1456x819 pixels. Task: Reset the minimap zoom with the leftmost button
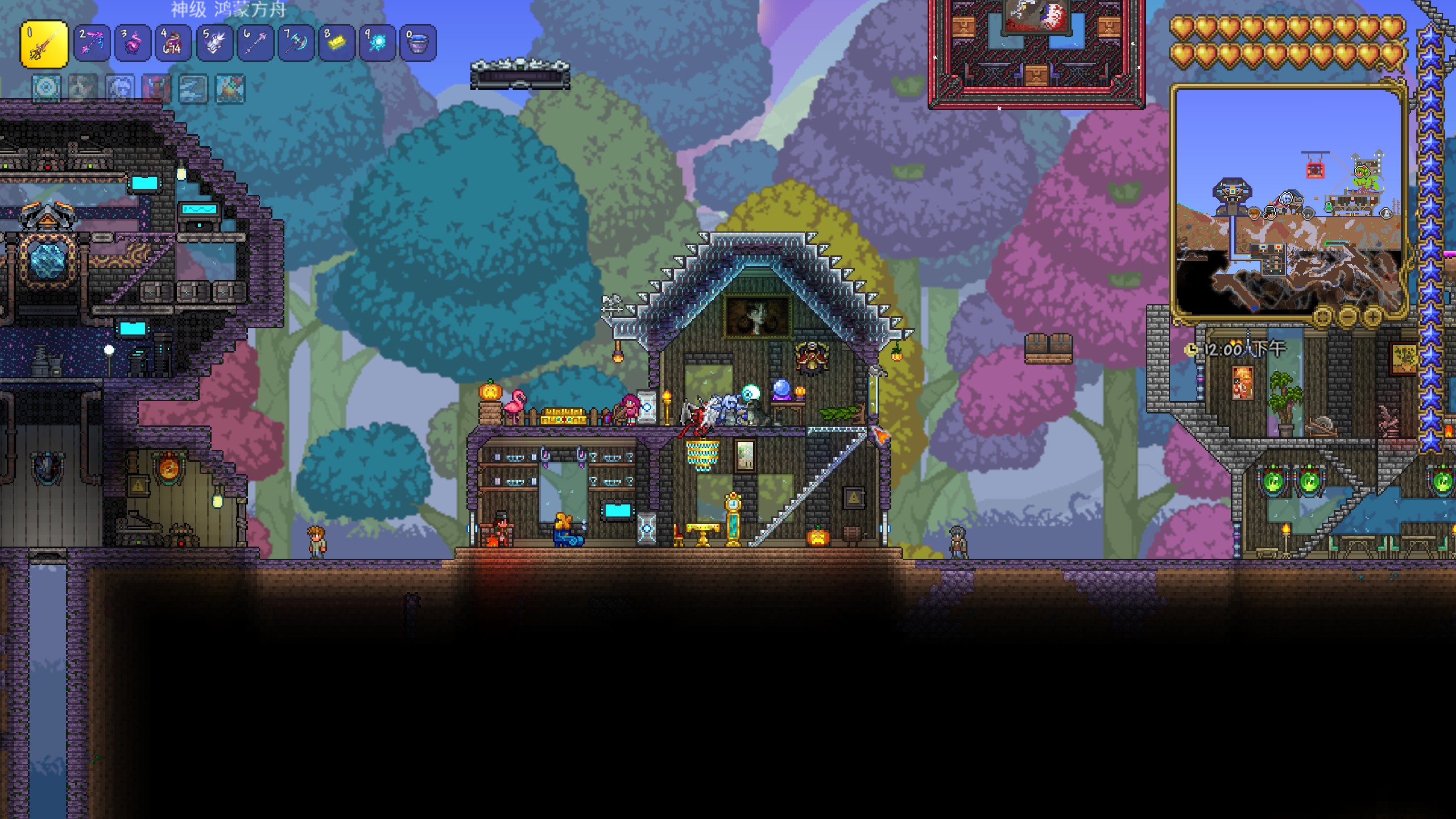[x=1322, y=316]
